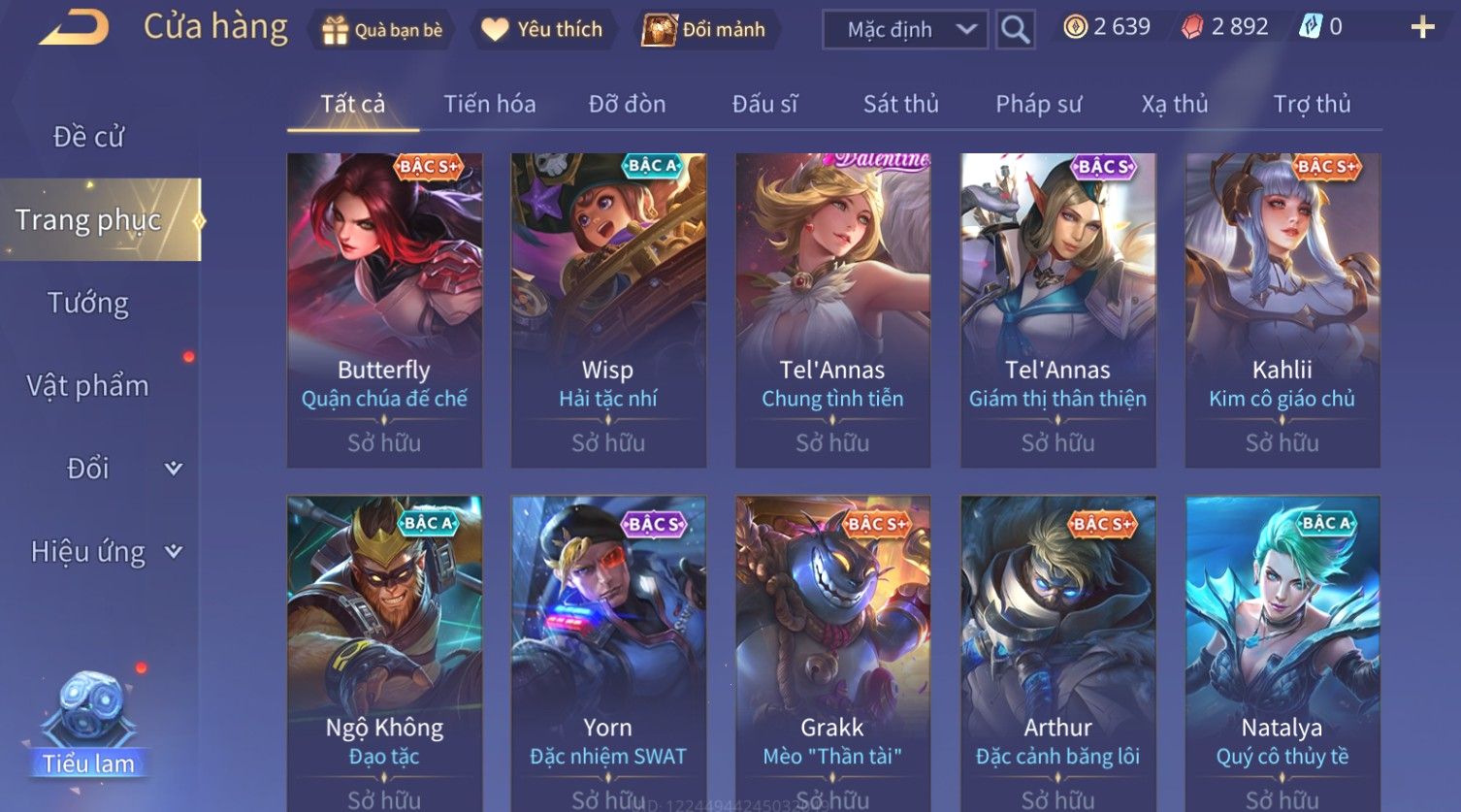Open the Đề cử menu entry
Screen dimensions: 1461x812
click(88, 137)
